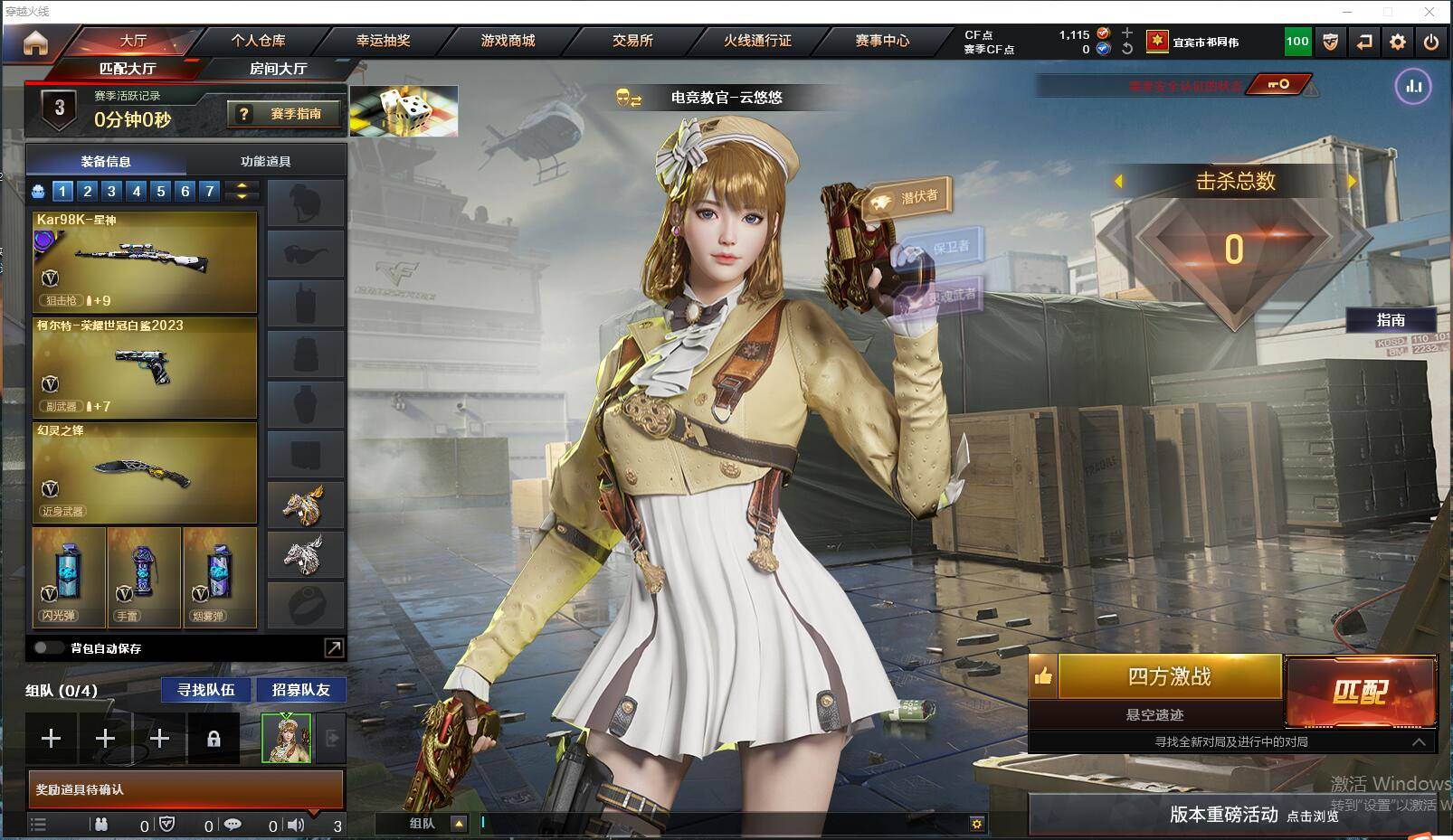Click 寻找队伍 to find a team
The width and height of the screenshot is (1453, 840).
point(206,690)
